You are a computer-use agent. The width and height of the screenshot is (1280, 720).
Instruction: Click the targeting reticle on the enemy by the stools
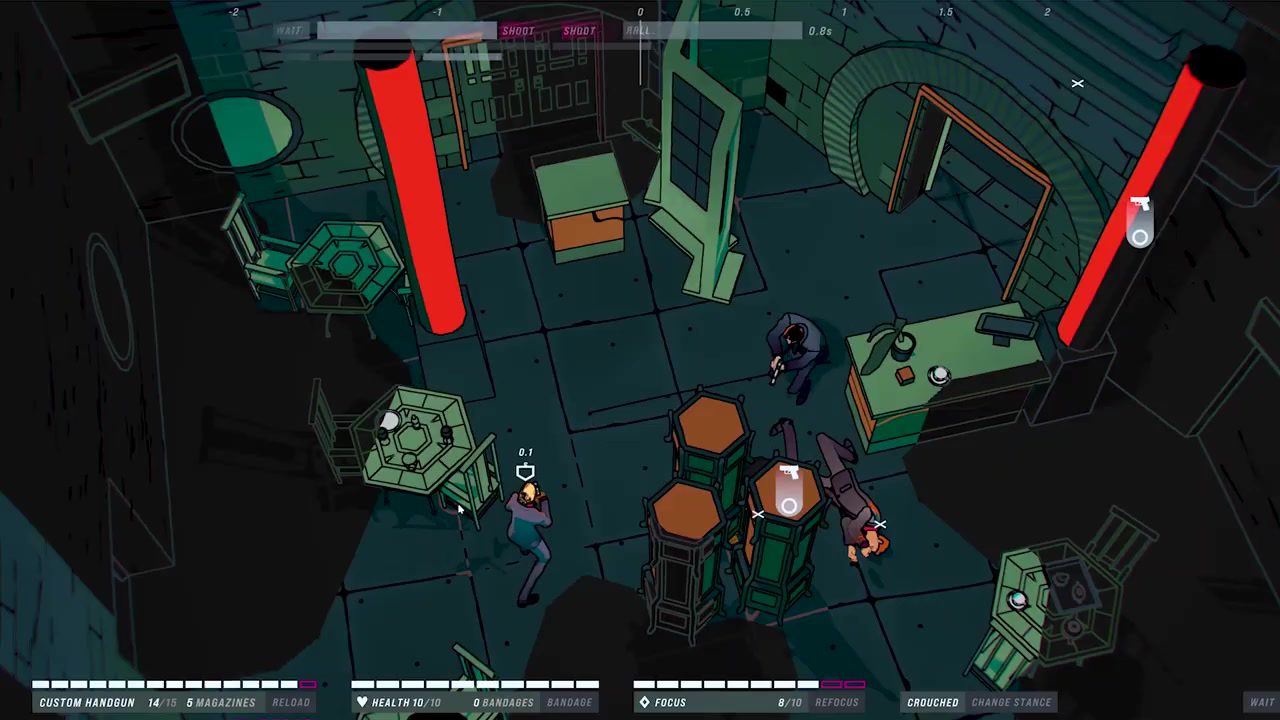788,507
